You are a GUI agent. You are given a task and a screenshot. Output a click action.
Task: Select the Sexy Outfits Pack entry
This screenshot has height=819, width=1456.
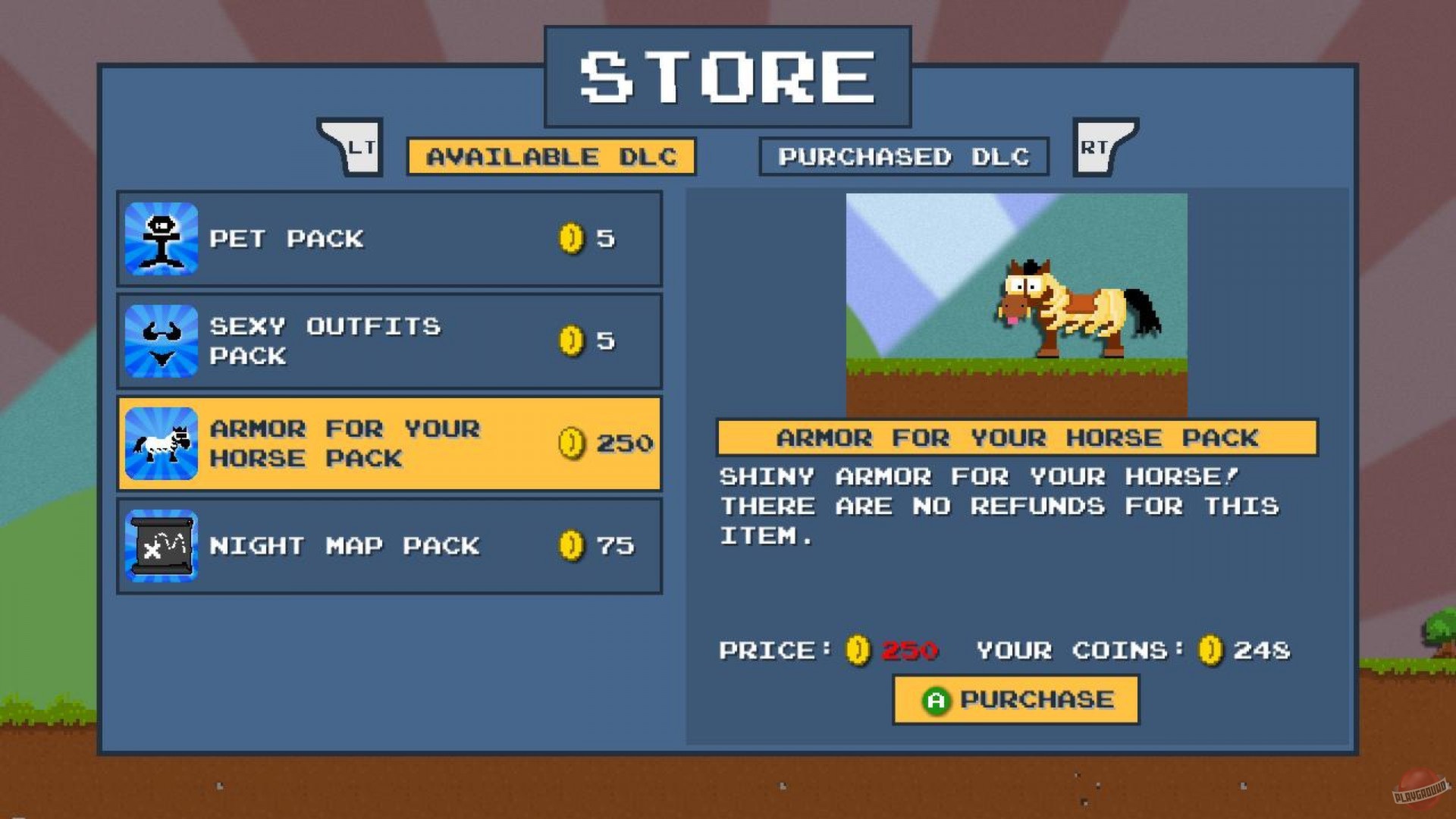tap(389, 341)
